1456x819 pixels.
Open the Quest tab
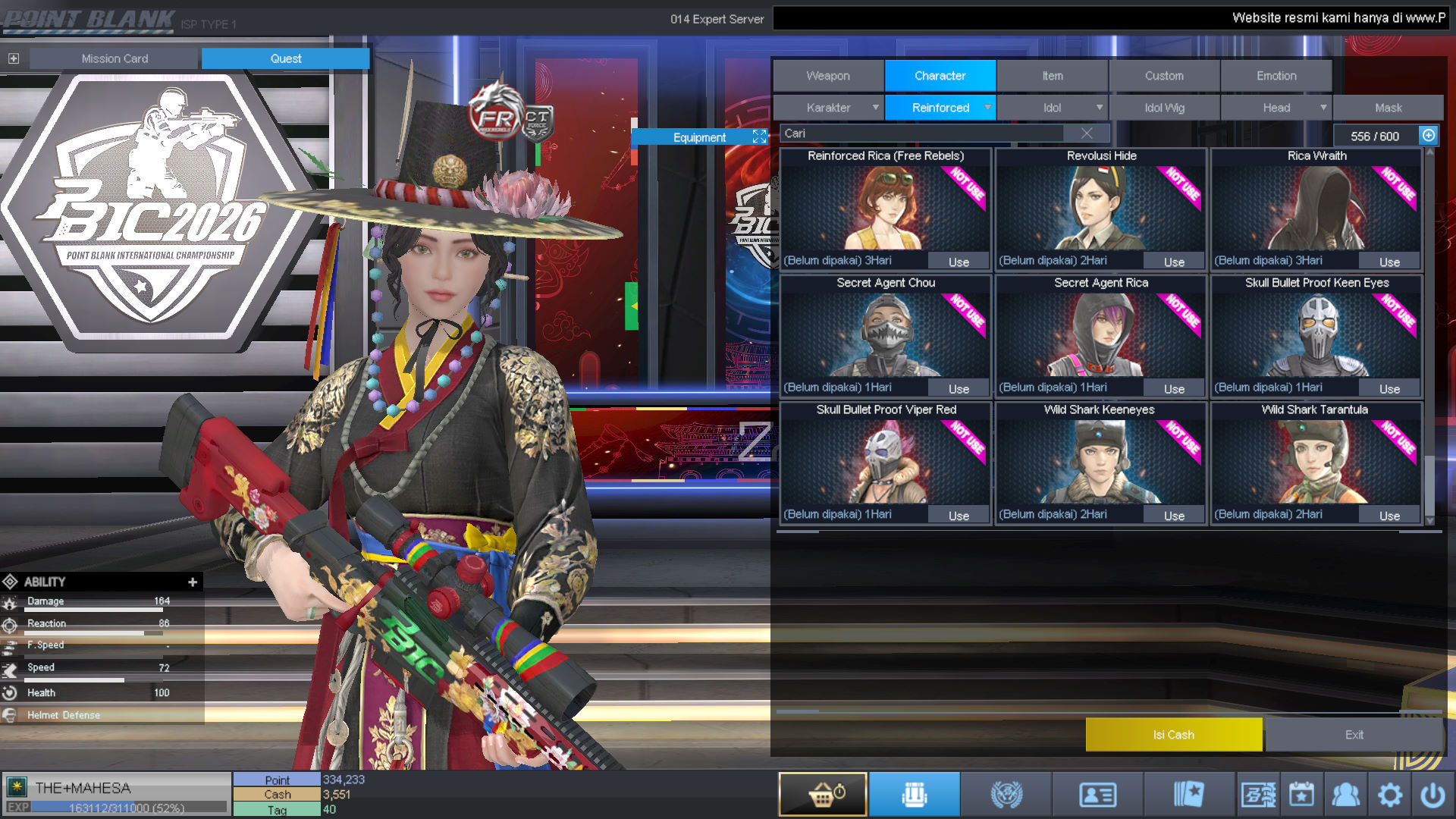point(285,58)
